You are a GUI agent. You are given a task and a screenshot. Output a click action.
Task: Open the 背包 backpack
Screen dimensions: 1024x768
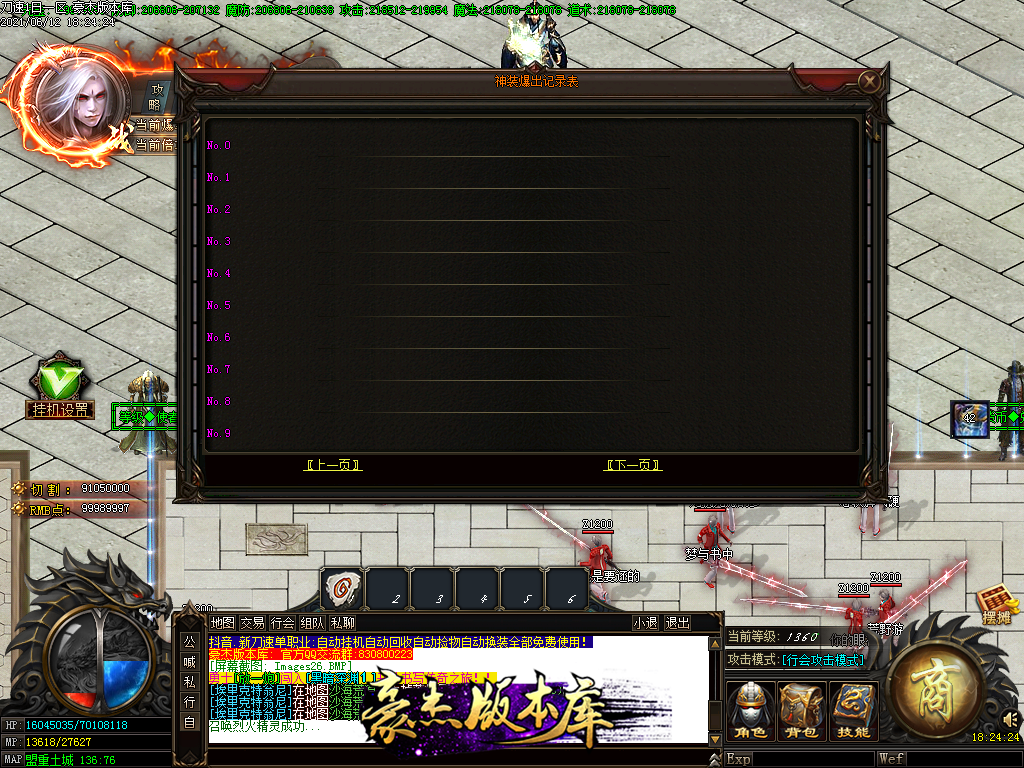click(802, 711)
